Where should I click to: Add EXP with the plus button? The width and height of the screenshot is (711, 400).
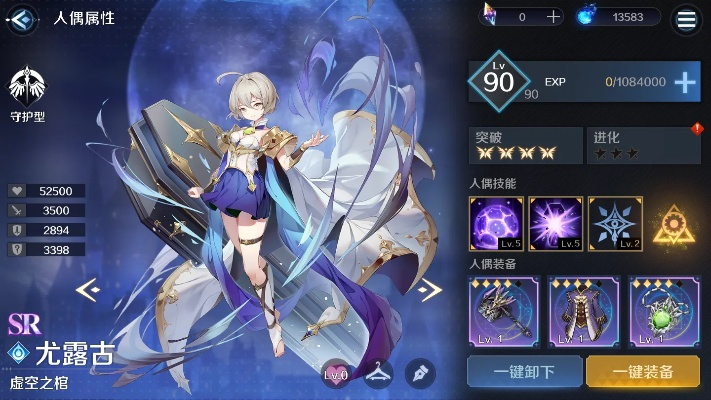(x=685, y=82)
